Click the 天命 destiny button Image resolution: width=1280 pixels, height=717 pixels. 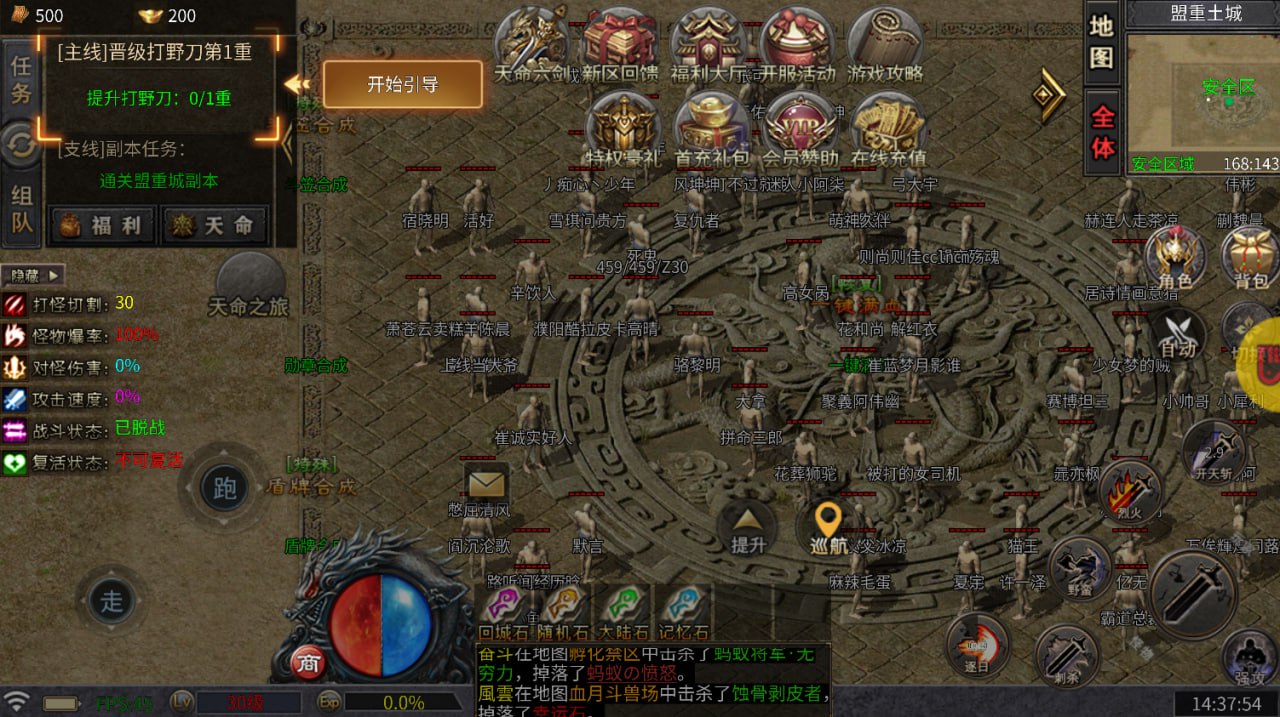click(215, 225)
